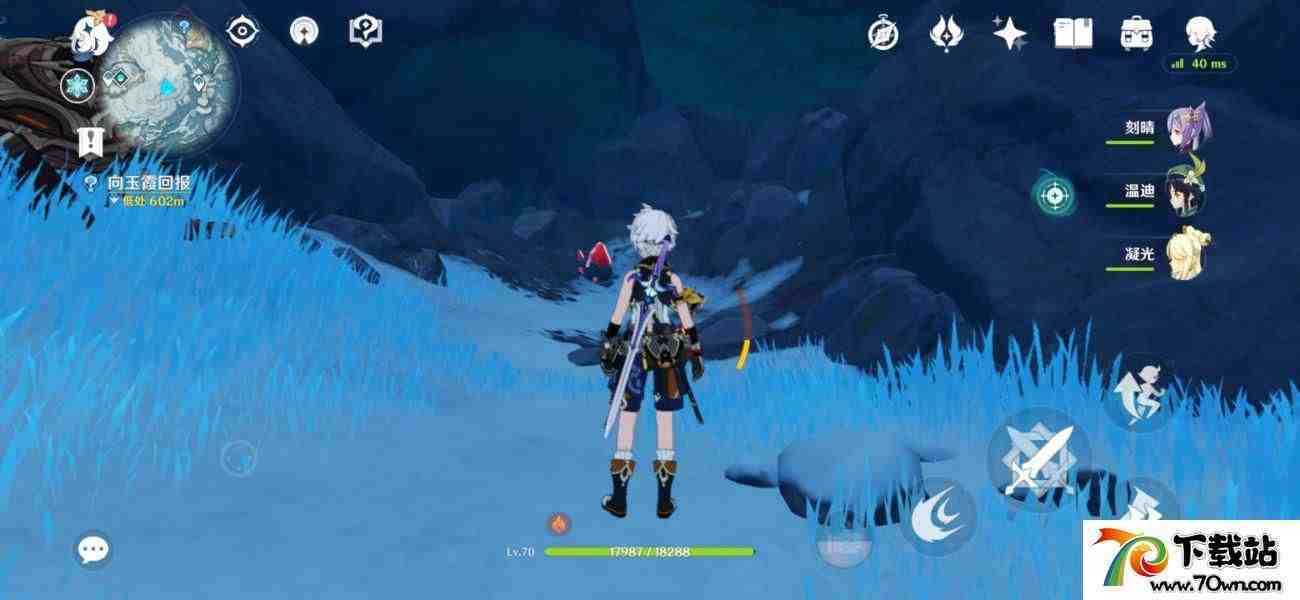The height and width of the screenshot is (600, 1300).
Task: Open the battle pass emblem icon
Action: (x=945, y=33)
